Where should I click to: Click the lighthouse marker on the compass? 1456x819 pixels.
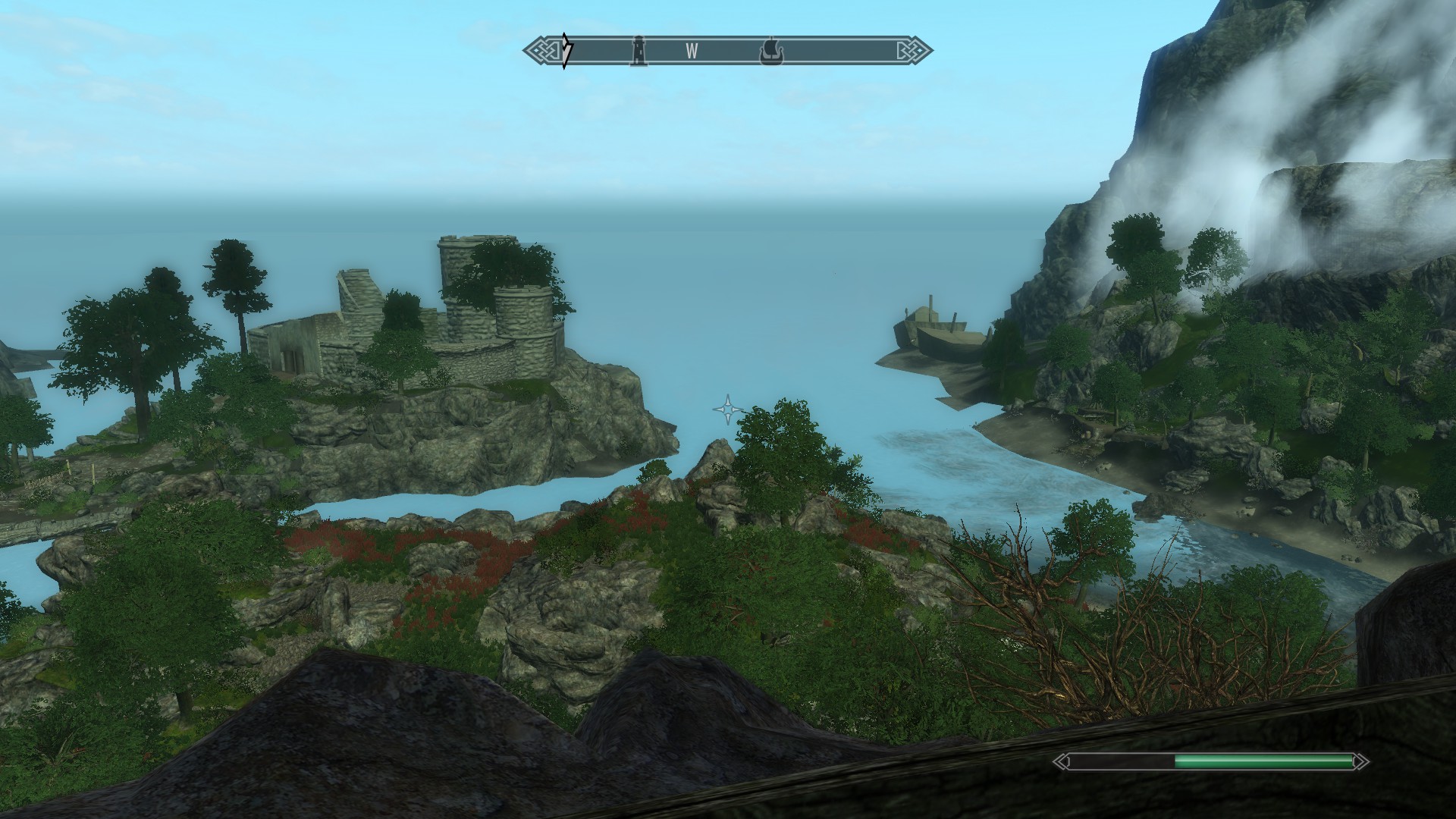(639, 51)
